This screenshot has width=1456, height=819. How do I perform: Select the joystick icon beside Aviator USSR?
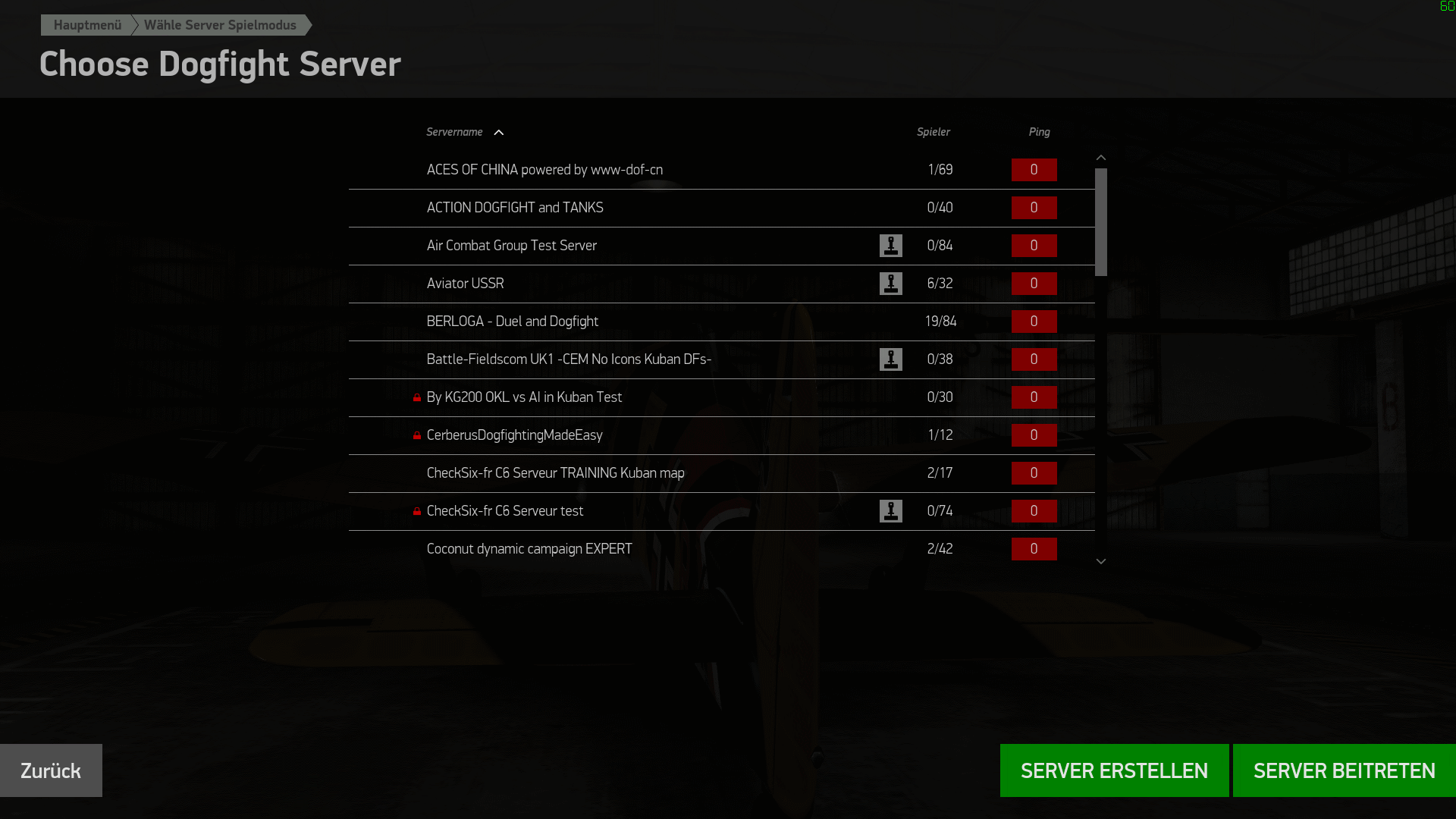(x=891, y=284)
